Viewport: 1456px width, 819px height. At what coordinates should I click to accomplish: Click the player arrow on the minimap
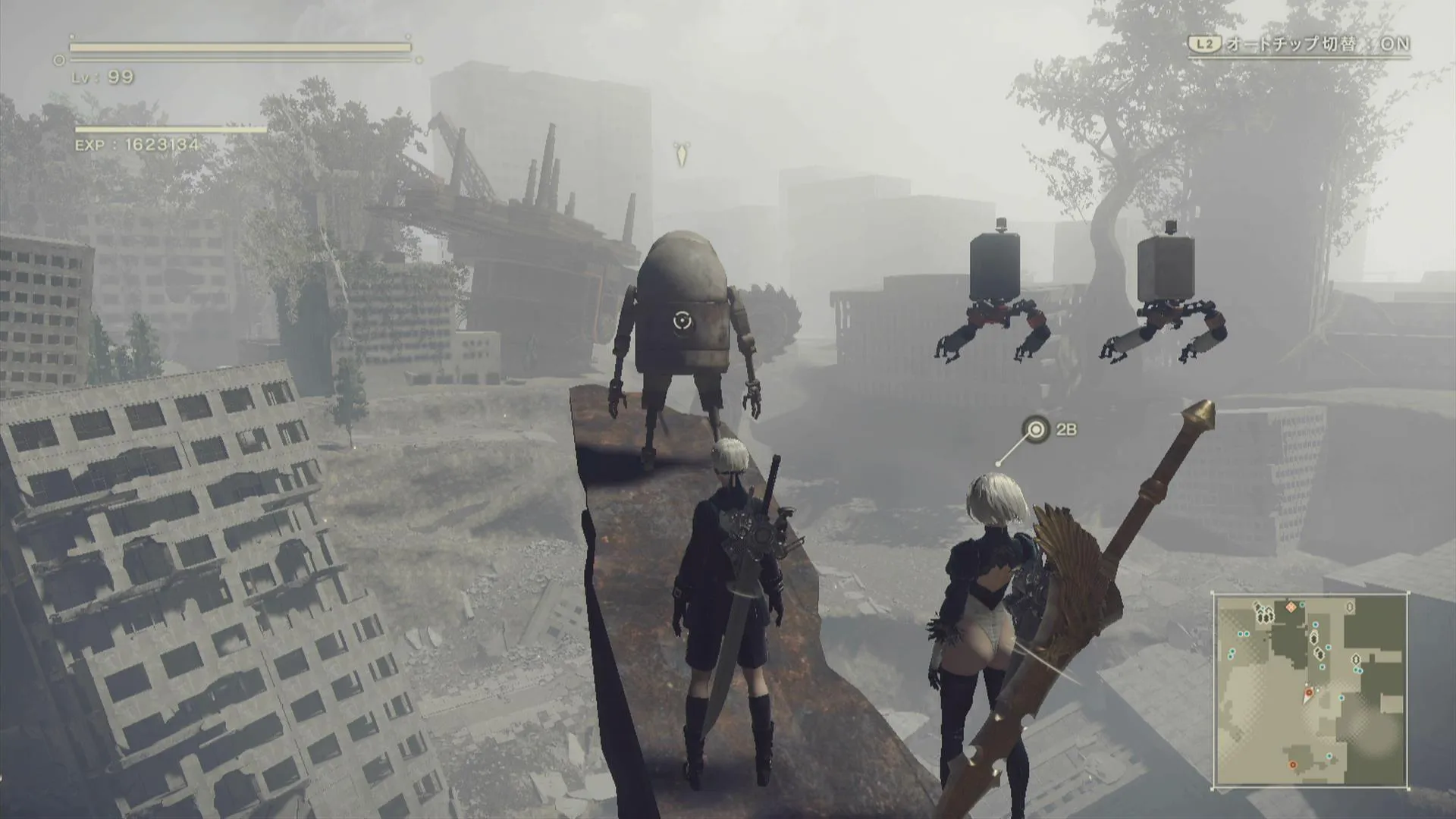click(1307, 694)
